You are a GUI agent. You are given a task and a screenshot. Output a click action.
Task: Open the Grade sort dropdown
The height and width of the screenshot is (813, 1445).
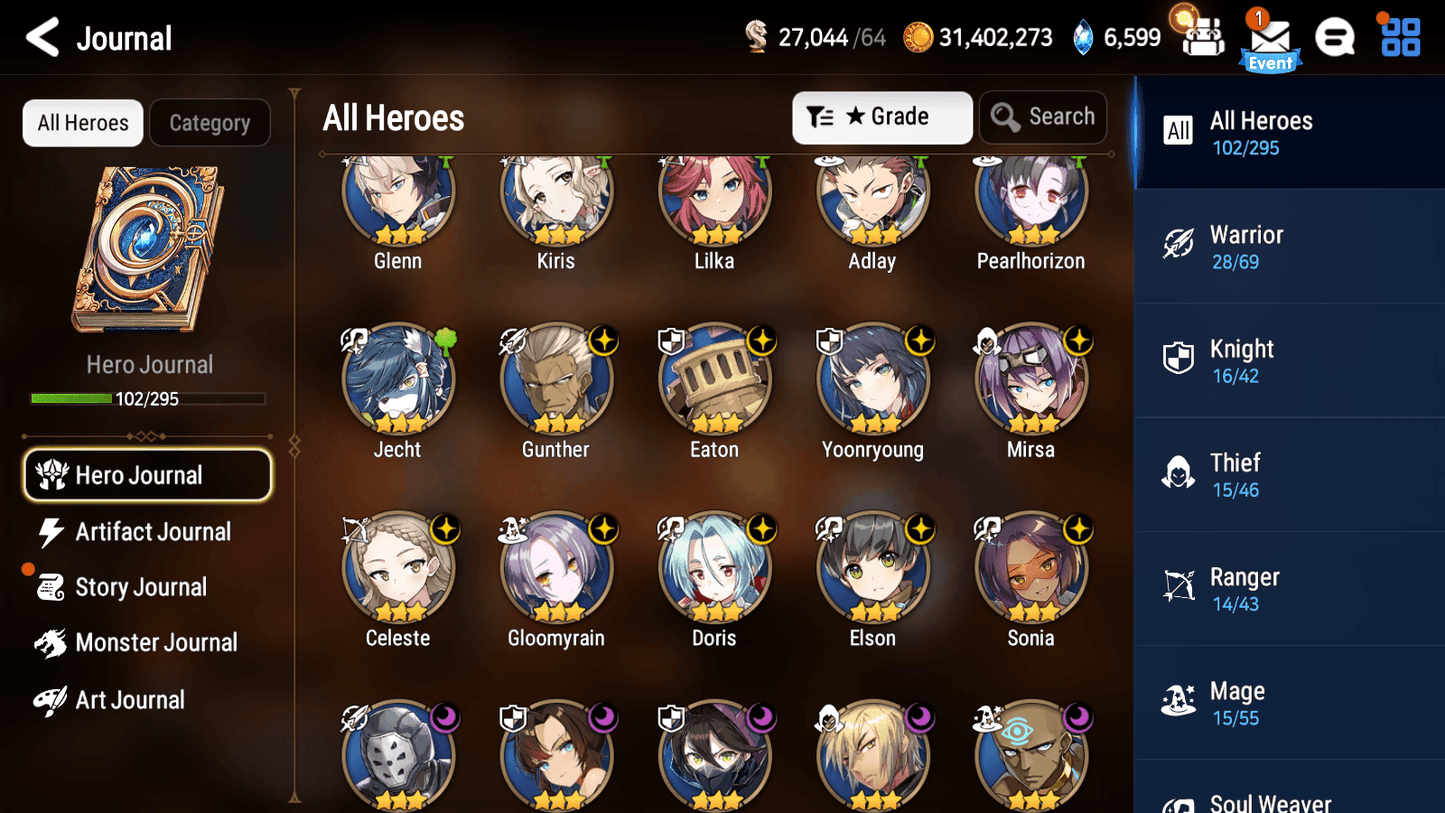(882, 117)
